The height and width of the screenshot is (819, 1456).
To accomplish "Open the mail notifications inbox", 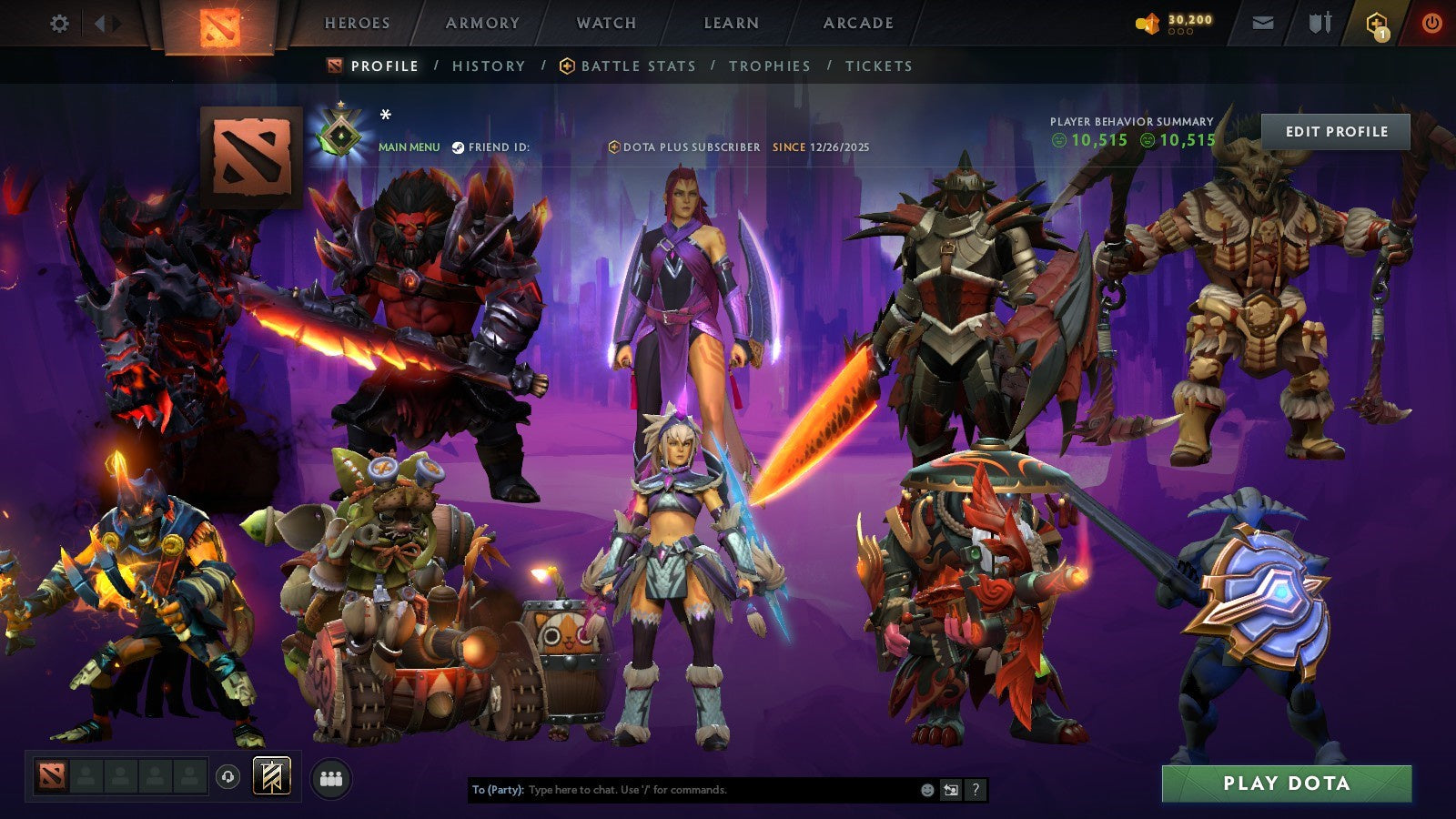I will pyautogui.click(x=1264, y=23).
